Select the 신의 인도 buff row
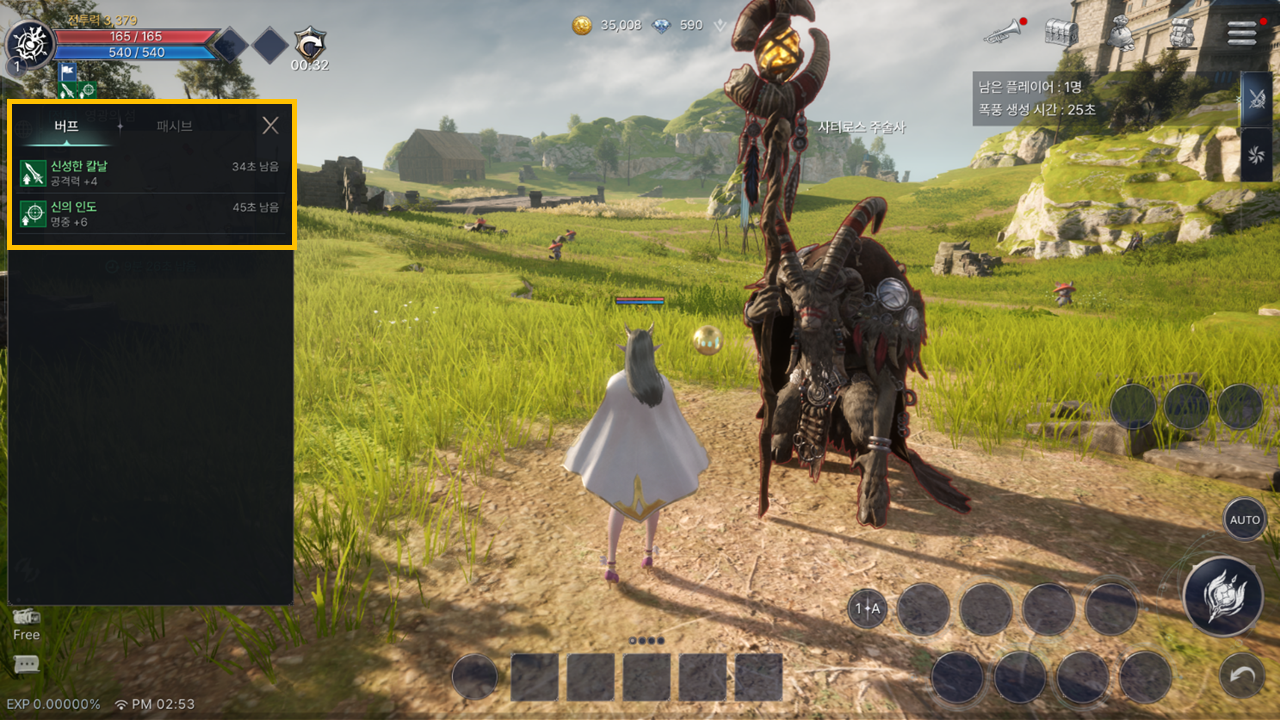Image resolution: width=1280 pixels, height=720 pixels. tap(150, 213)
